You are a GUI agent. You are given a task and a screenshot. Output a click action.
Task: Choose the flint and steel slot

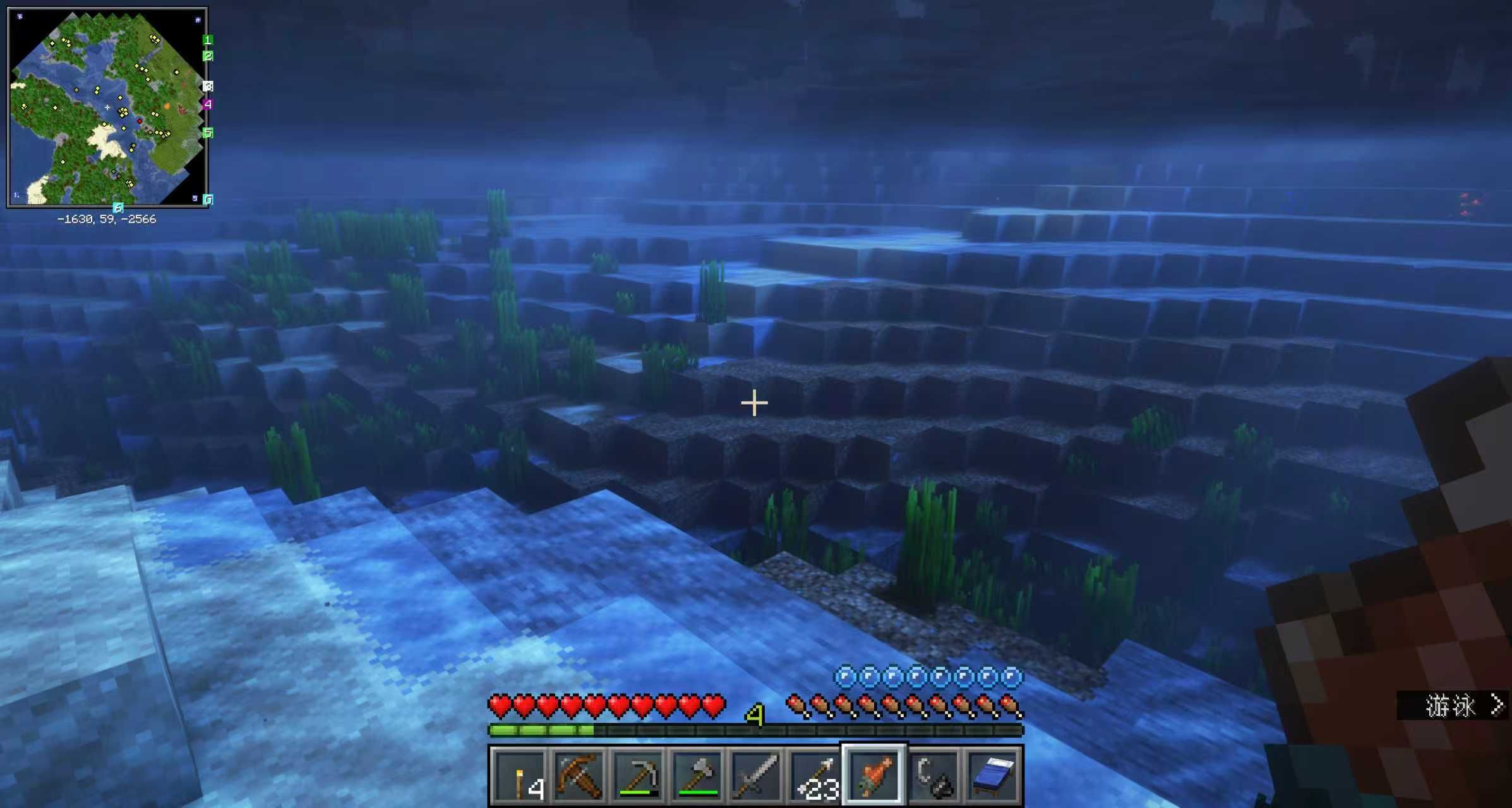click(x=933, y=776)
